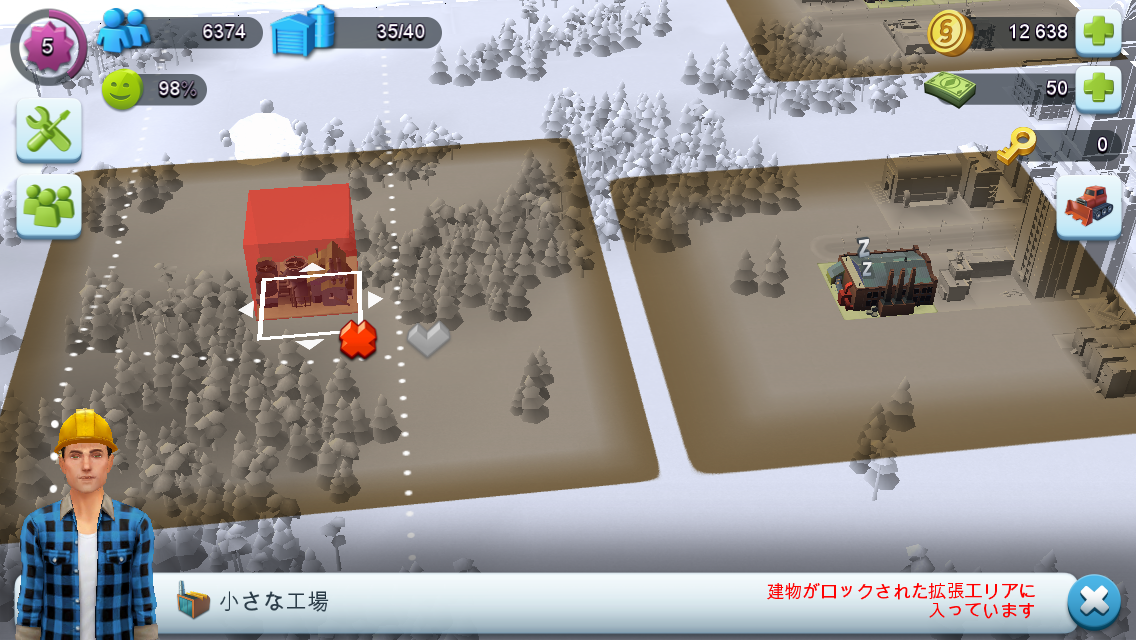This screenshot has height=640, width=1136.
Task: Close the small factory placement bar
Action: pyautogui.click(x=1094, y=602)
